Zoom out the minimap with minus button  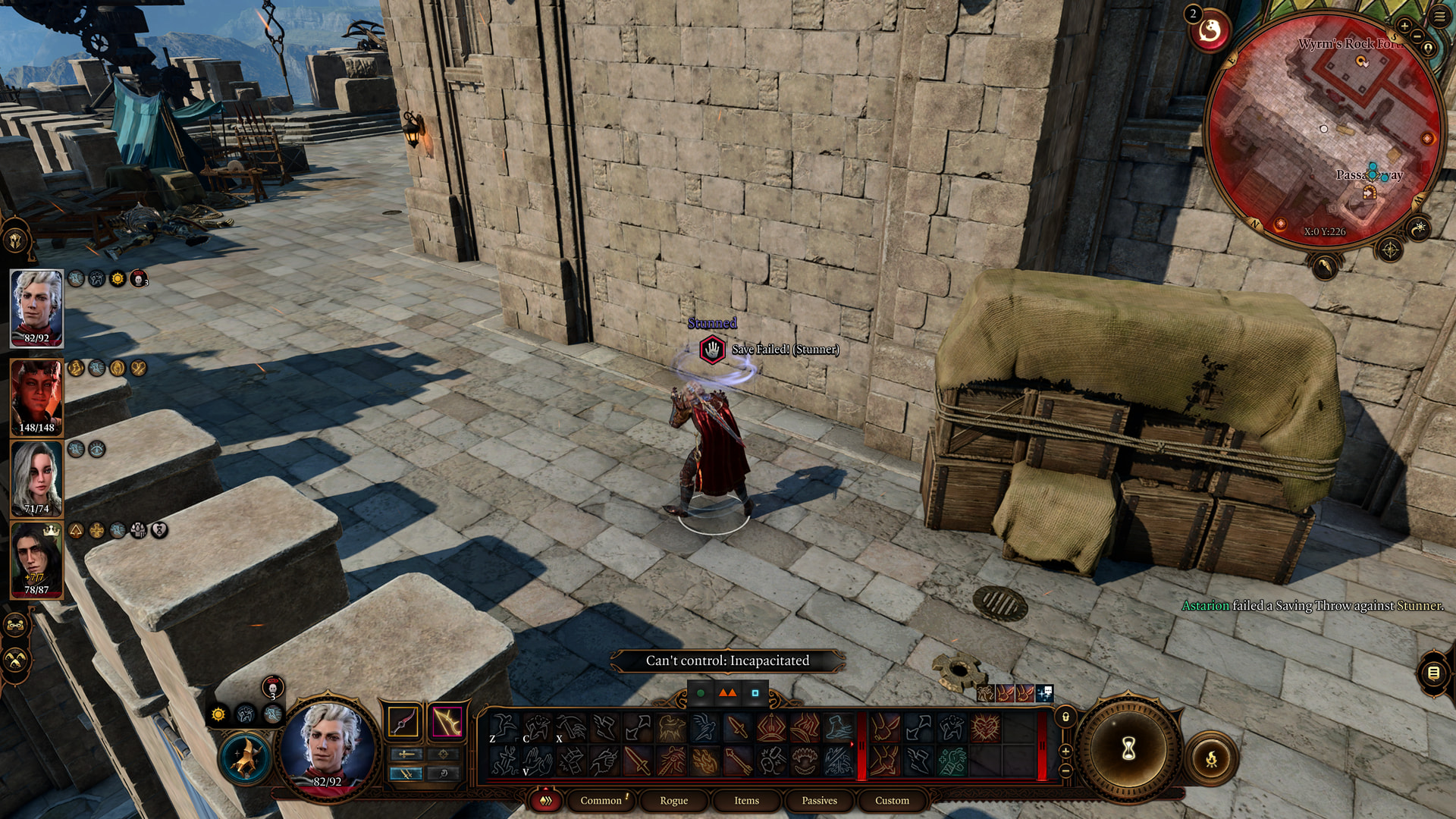coord(1417,37)
